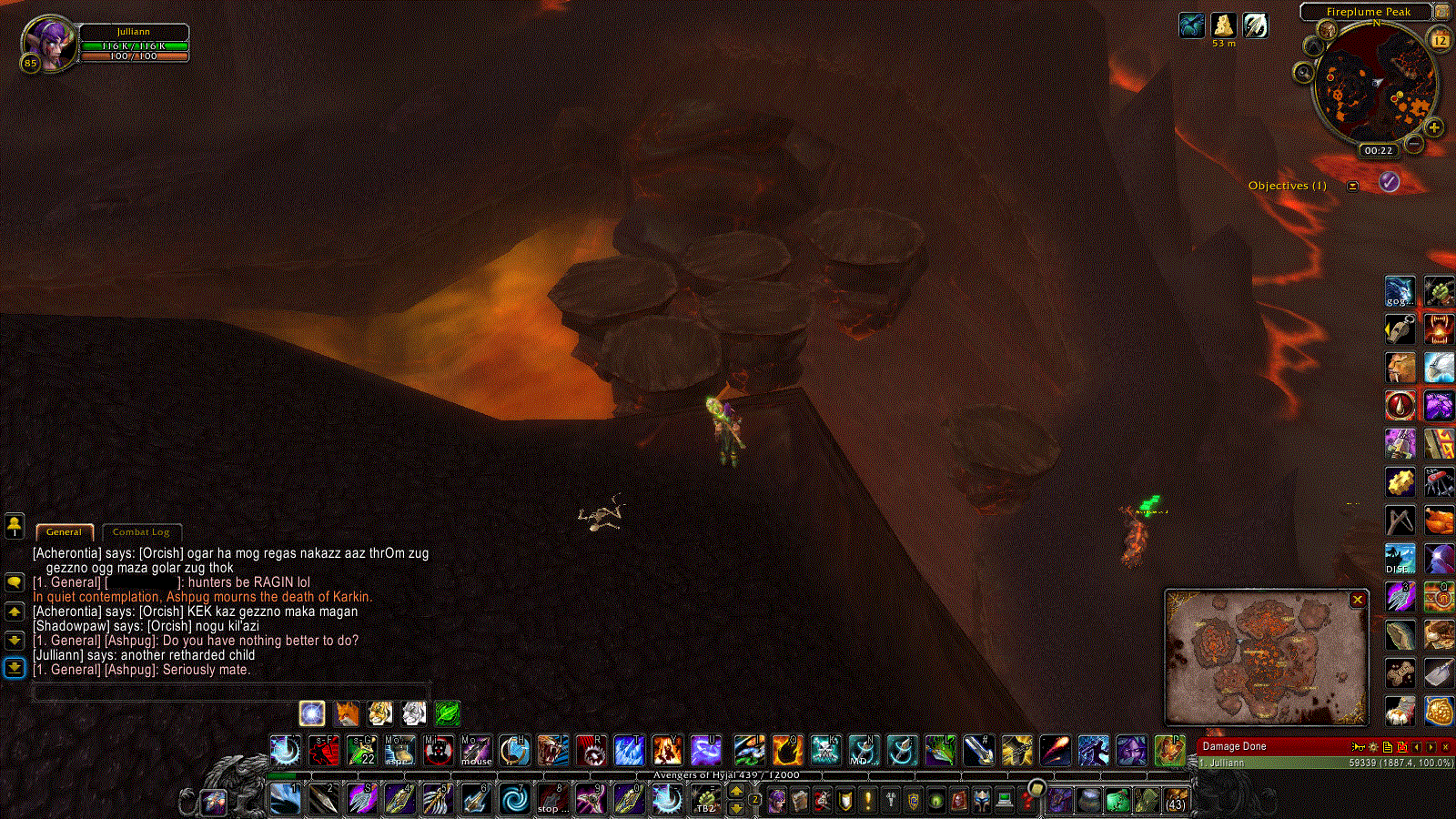Activate the whistle ability icon
Image resolution: width=1456 pixels, height=819 pixels.
[1400, 329]
